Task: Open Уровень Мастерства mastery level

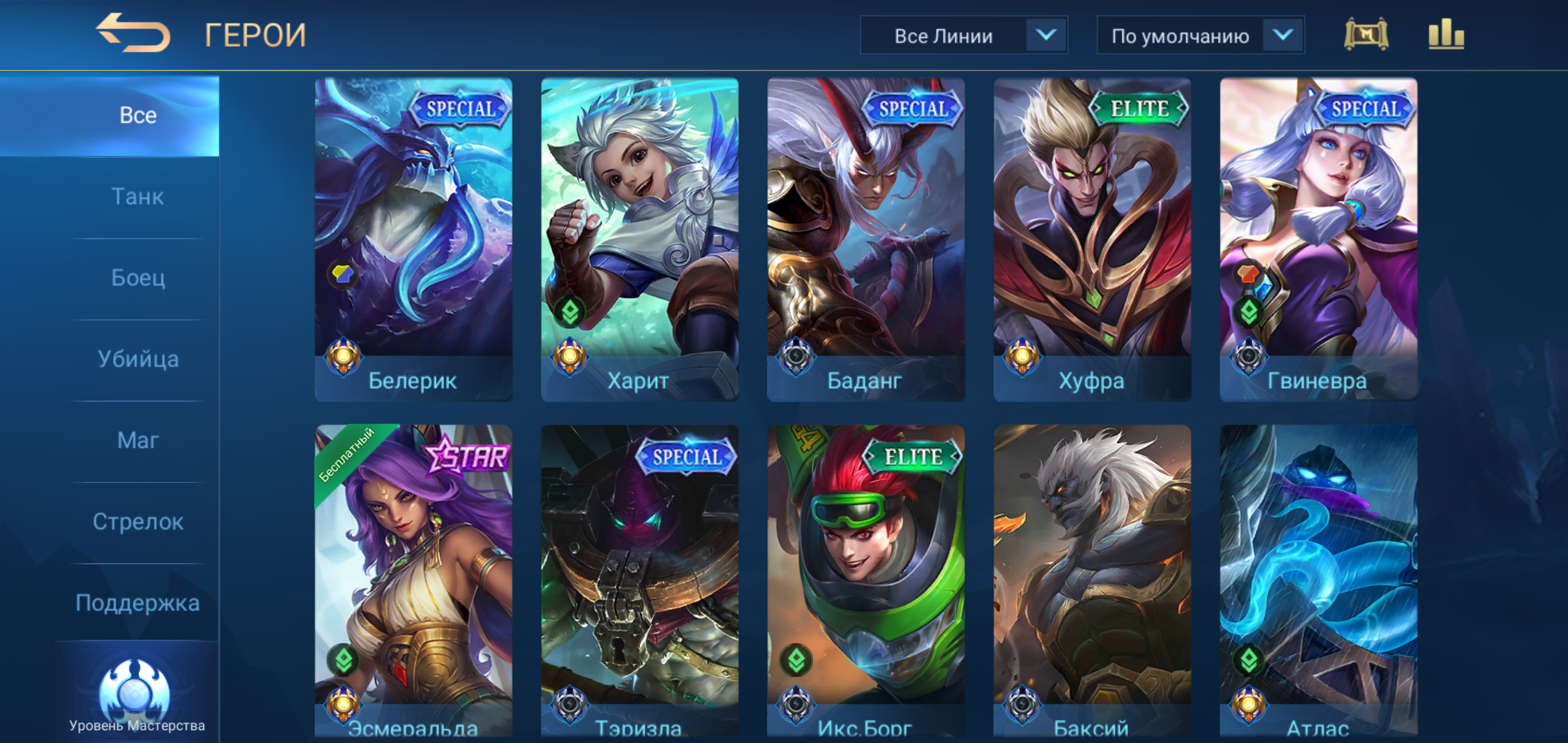Action: [x=136, y=696]
